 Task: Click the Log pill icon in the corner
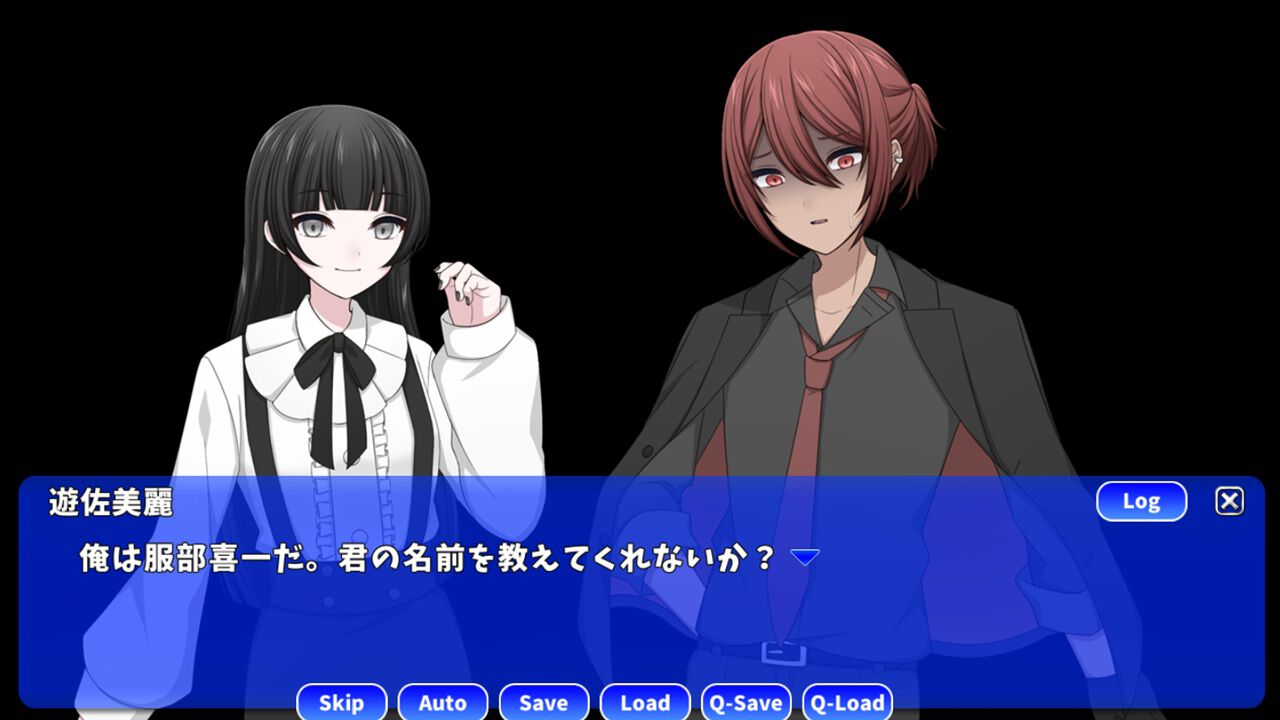click(1141, 501)
